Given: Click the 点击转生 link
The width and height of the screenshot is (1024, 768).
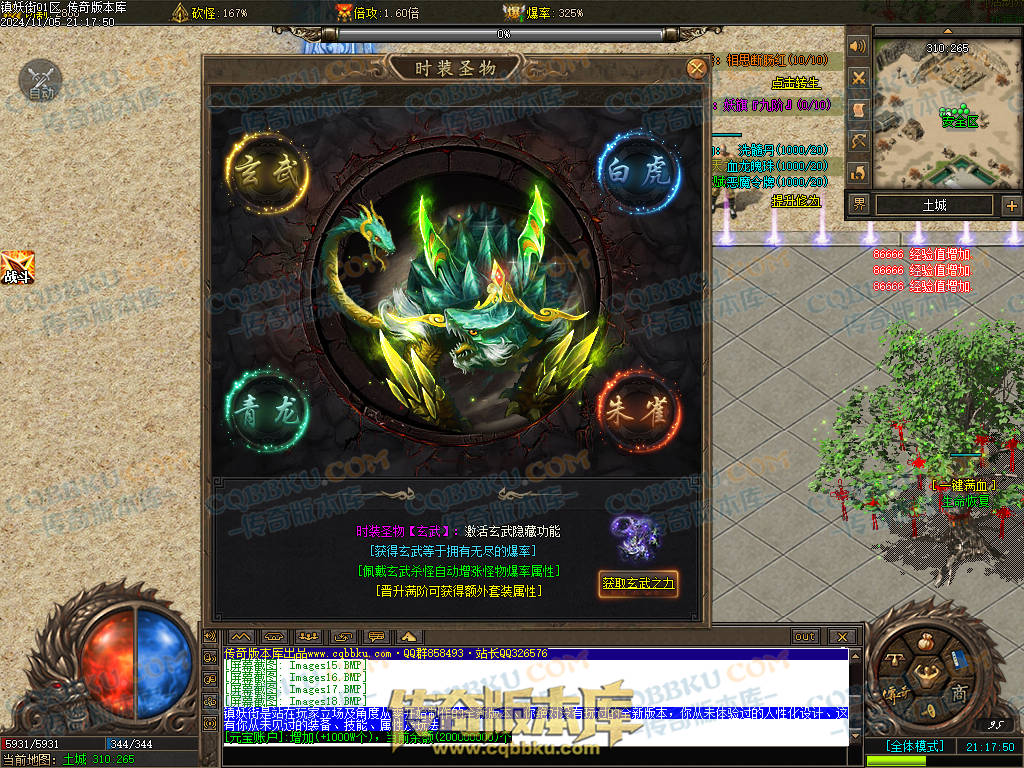Looking at the screenshot, I should click(795, 83).
